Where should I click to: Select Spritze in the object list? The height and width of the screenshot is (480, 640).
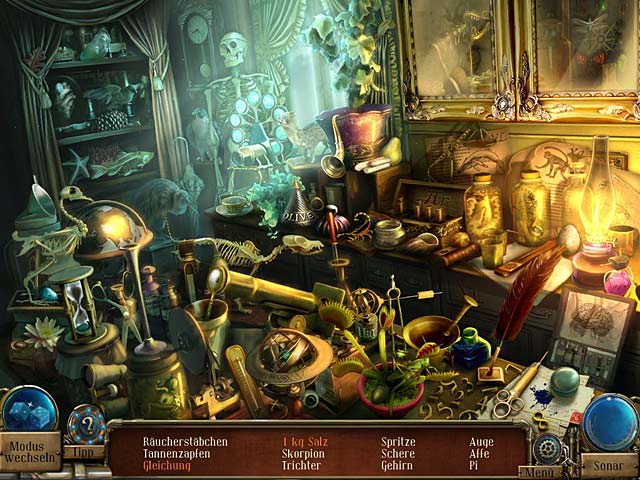click(398, 441)
